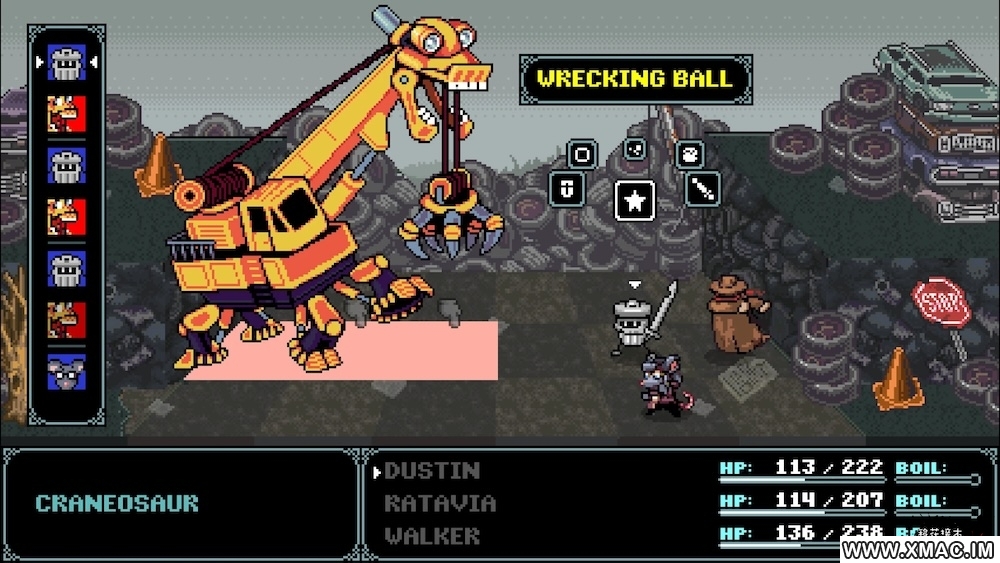Image resolution: width=1000 pixels, height=563 pixels.
Task: Open the item bag icon
Action: (x=690, y=154)
